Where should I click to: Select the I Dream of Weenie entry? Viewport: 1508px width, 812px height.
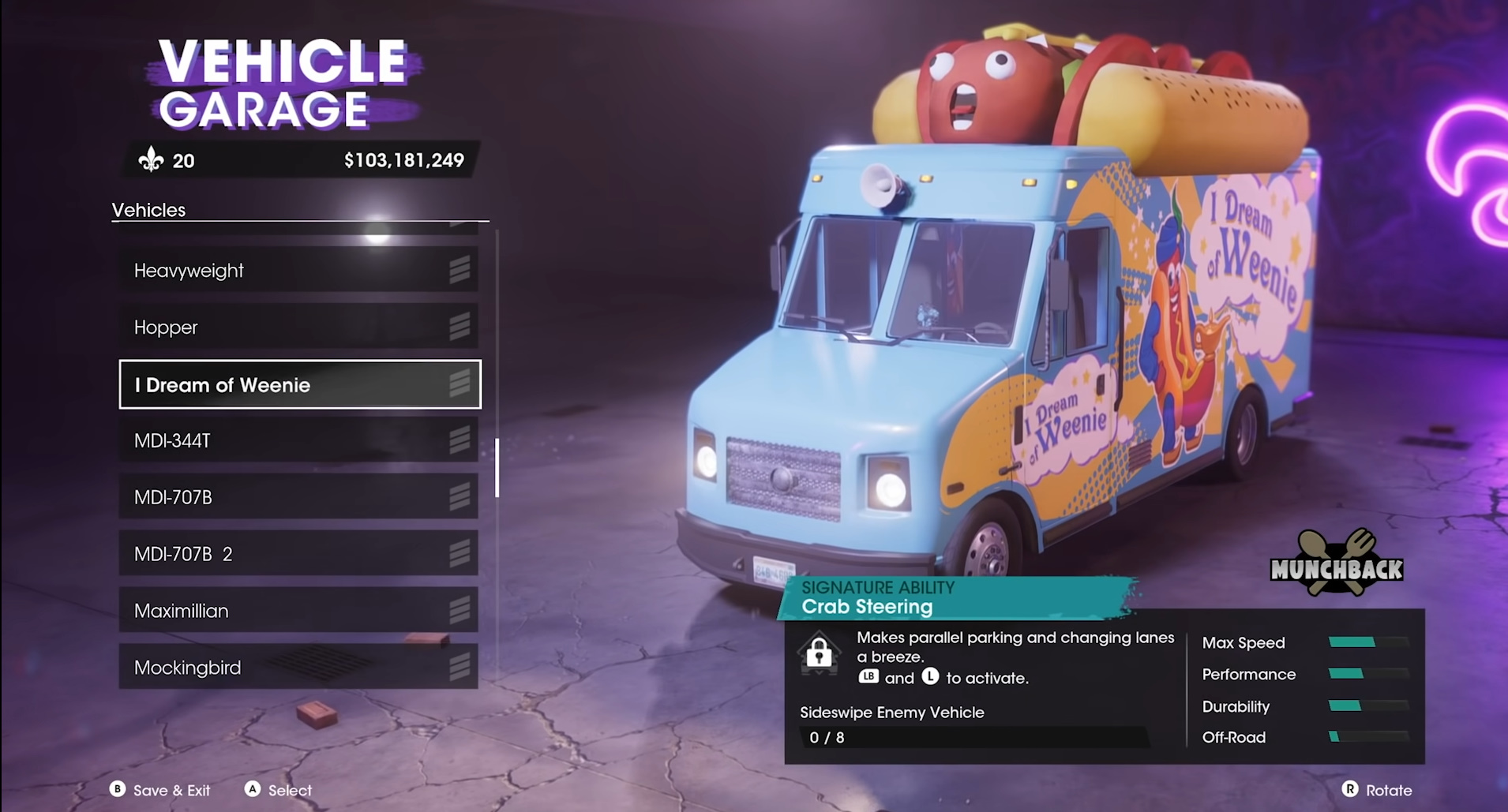click(x=299, y=385)
